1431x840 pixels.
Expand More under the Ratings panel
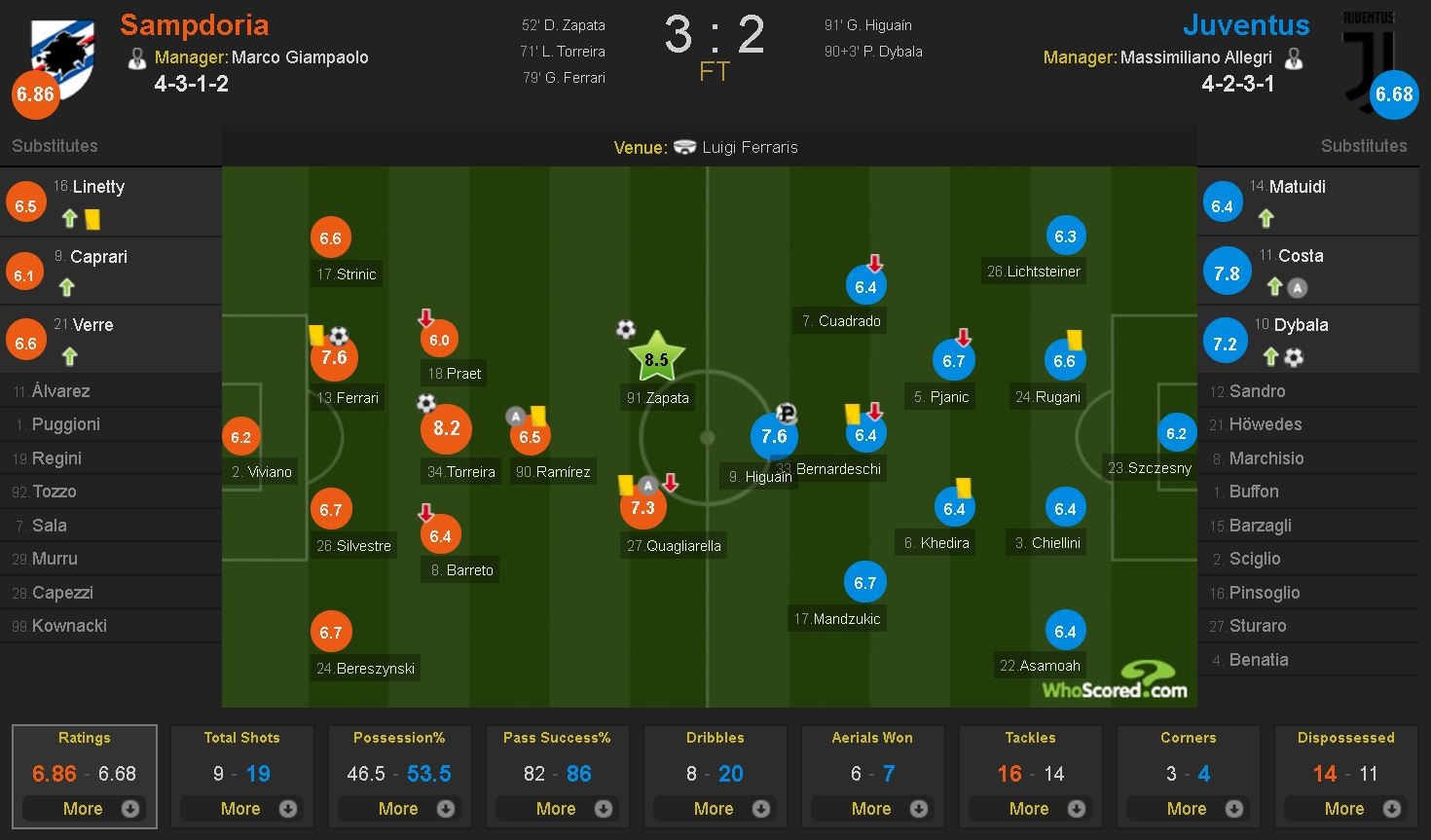85,808
